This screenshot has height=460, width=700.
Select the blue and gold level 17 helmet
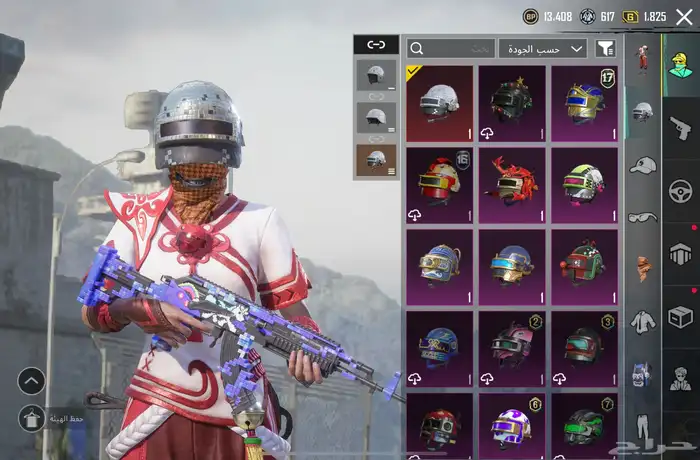tap(585, 104)
